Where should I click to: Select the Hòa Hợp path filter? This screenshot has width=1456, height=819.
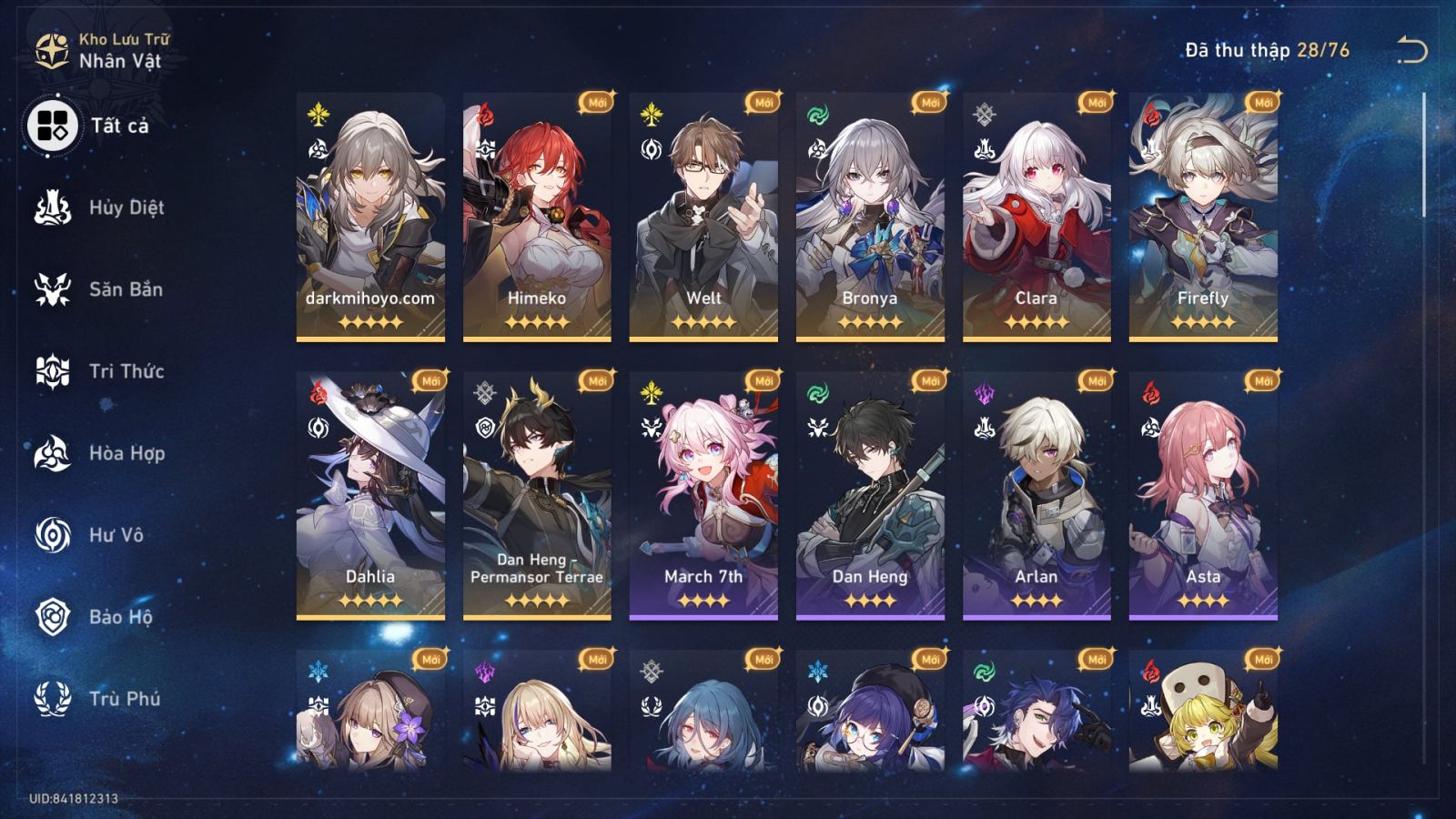tap(55, 454)
